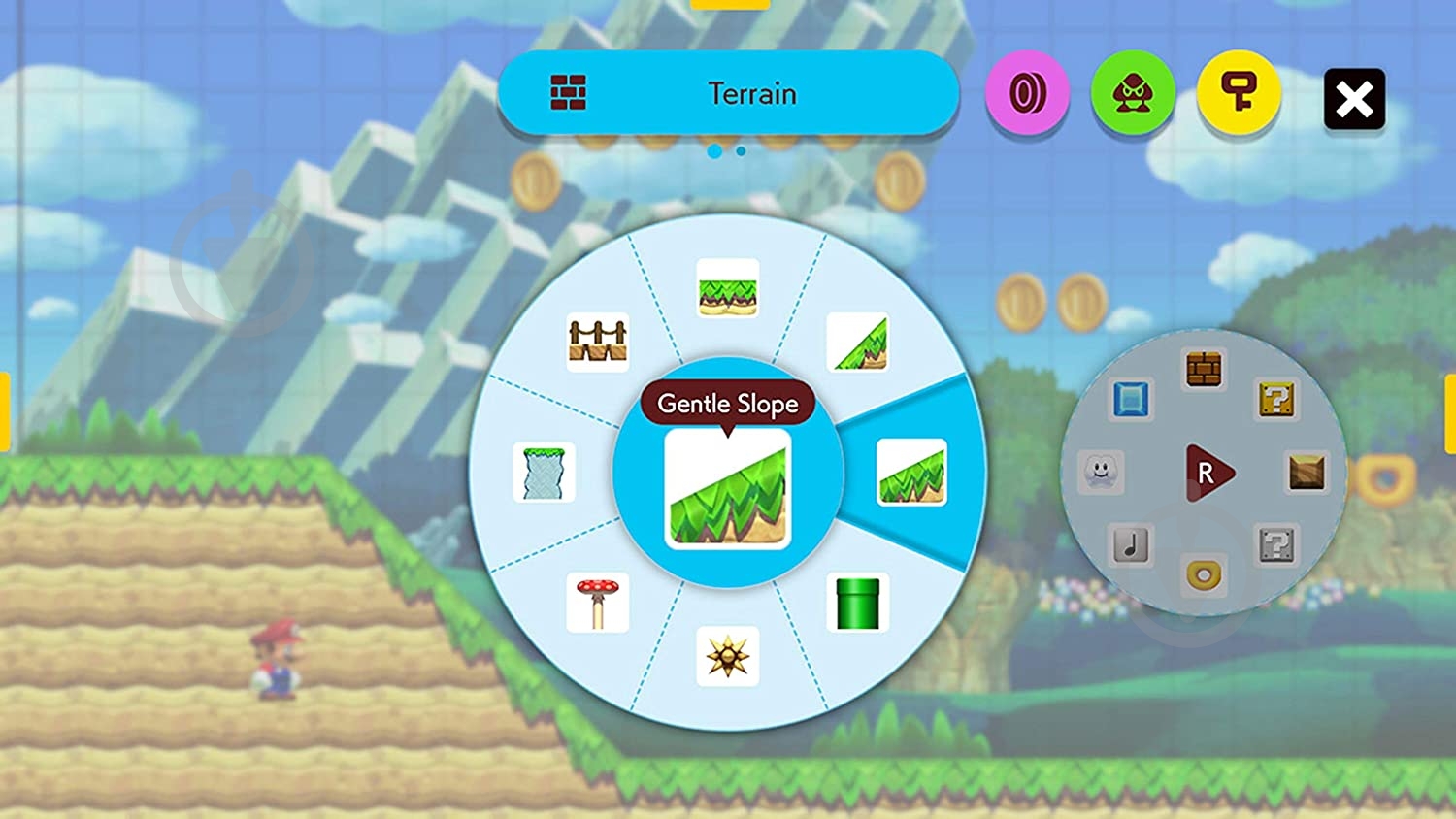
Task: Open the Items category via the pink tire icon
Action: (x=1029, y=93)
